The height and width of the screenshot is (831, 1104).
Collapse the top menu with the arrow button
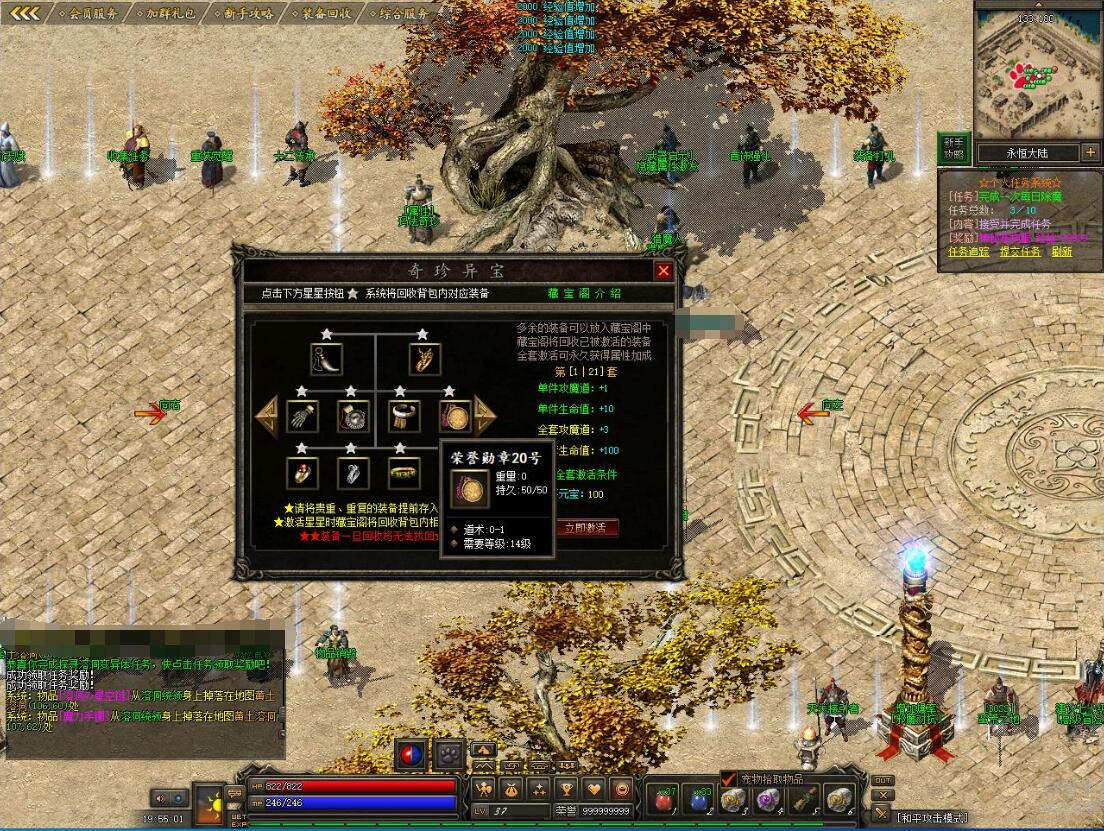click(x=25, y=14)
